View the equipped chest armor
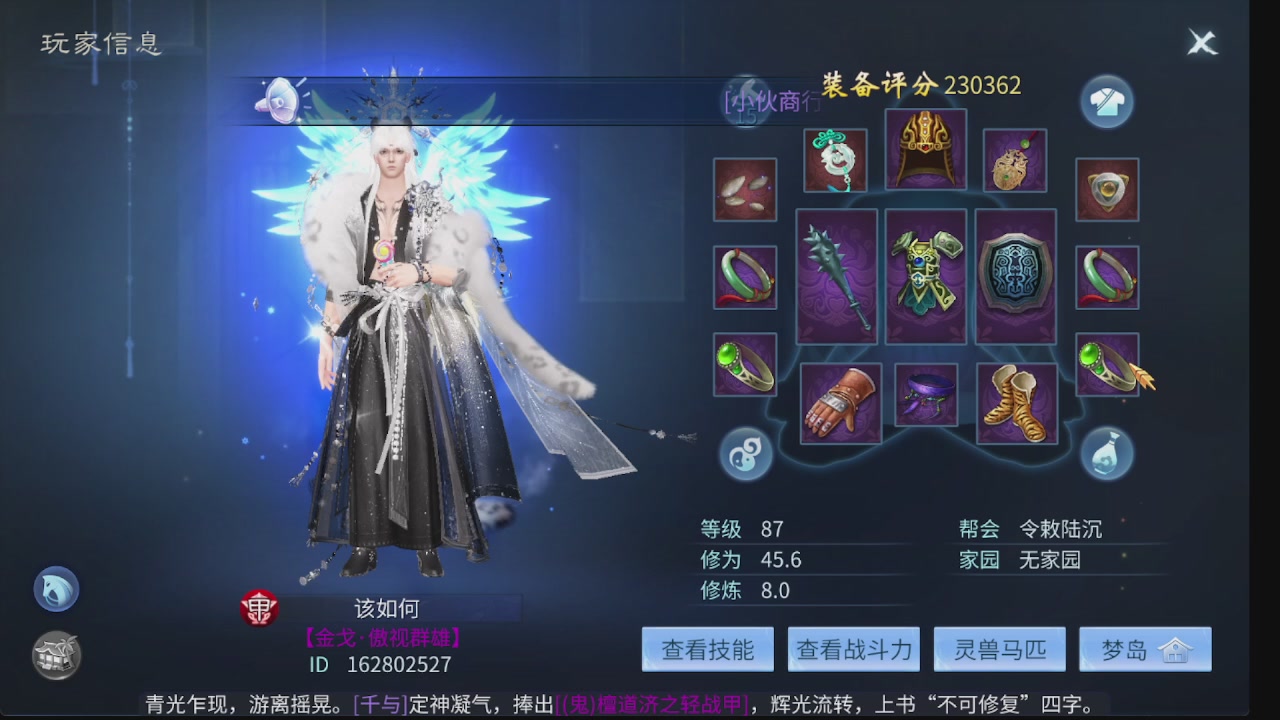This screenshot has width=1280, height=720. (x=925, y=275)
